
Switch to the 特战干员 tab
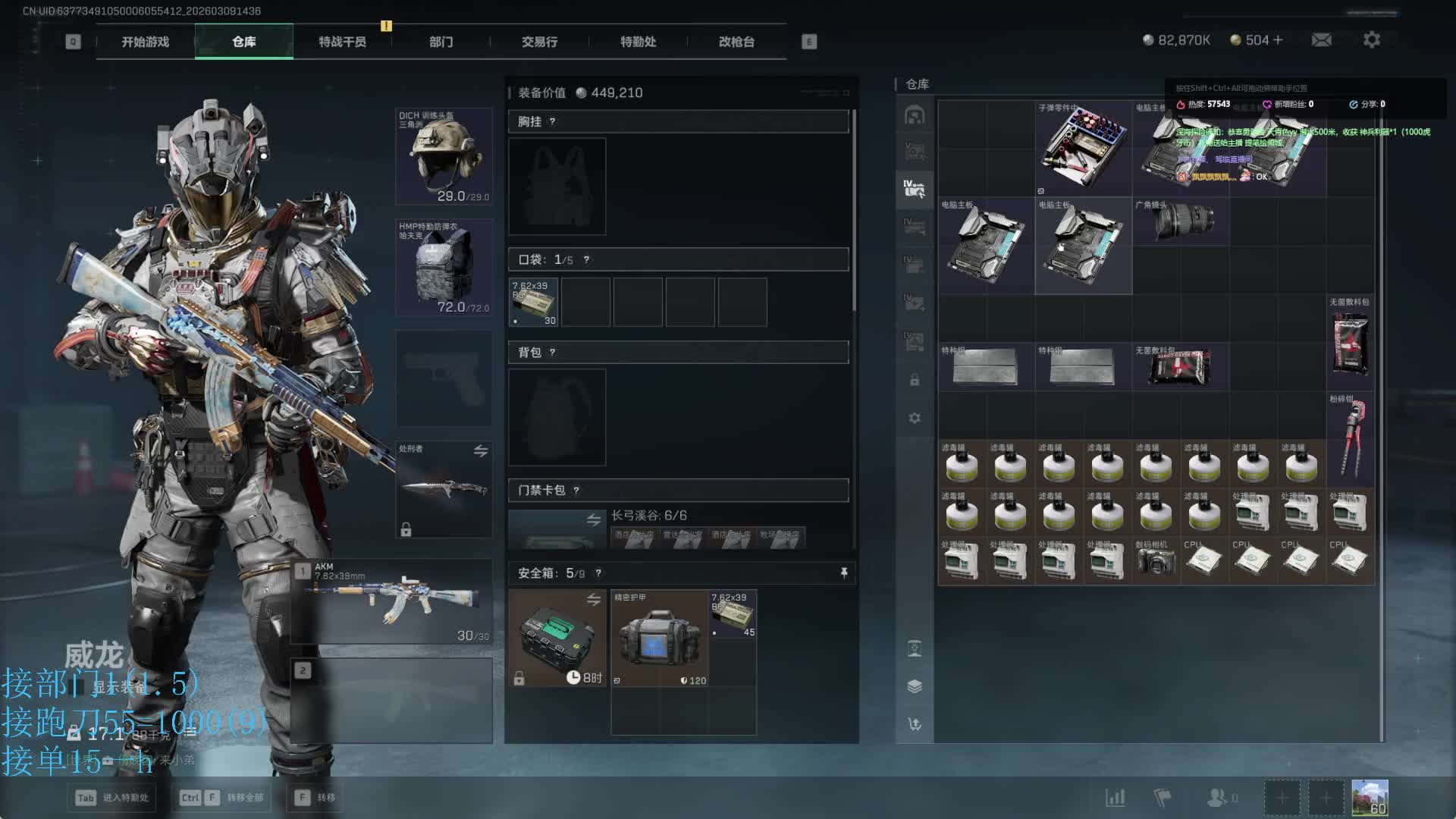click(x=342, y=42)
